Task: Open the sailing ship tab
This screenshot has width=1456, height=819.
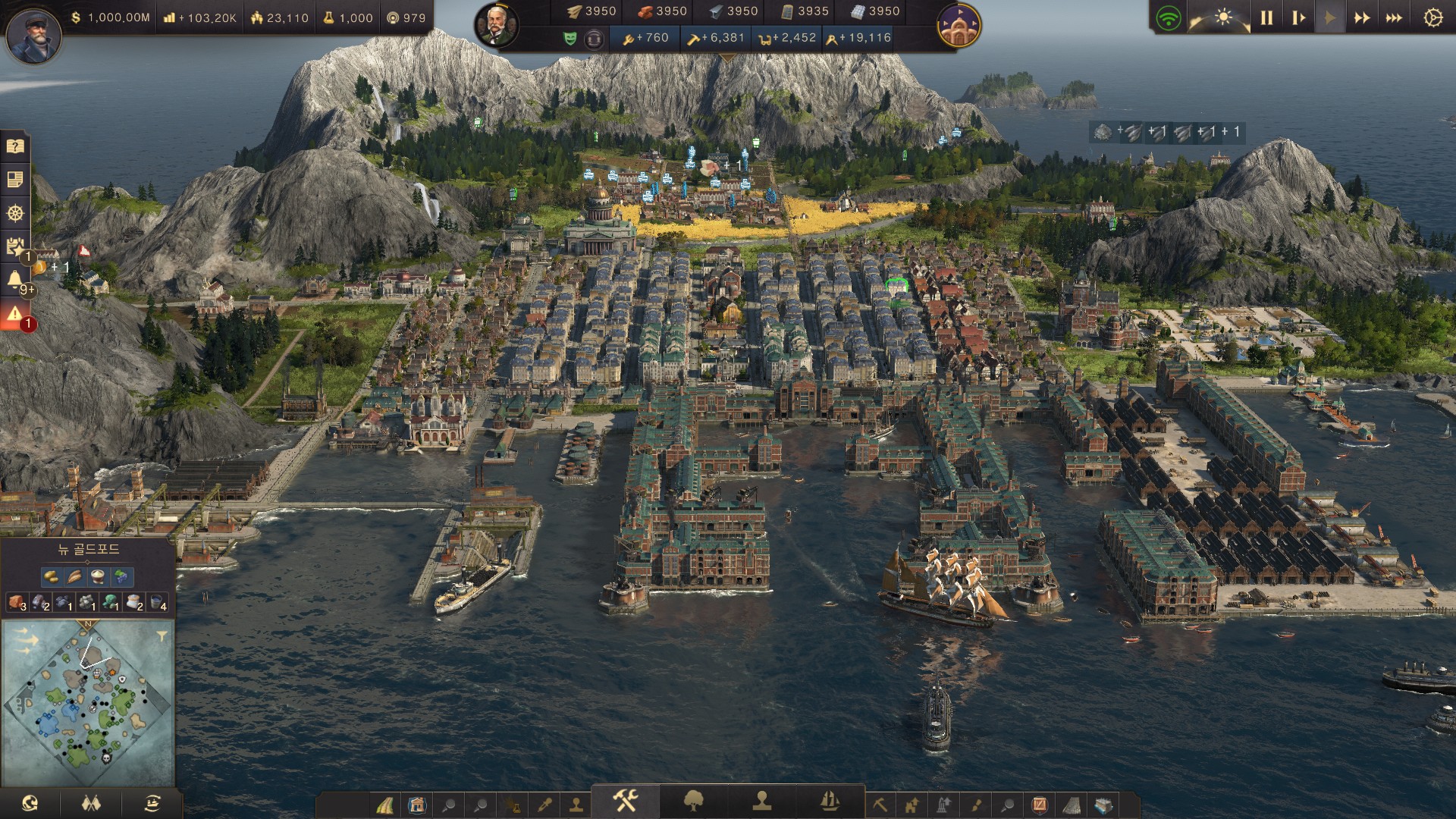Action: tap(830, 801)
